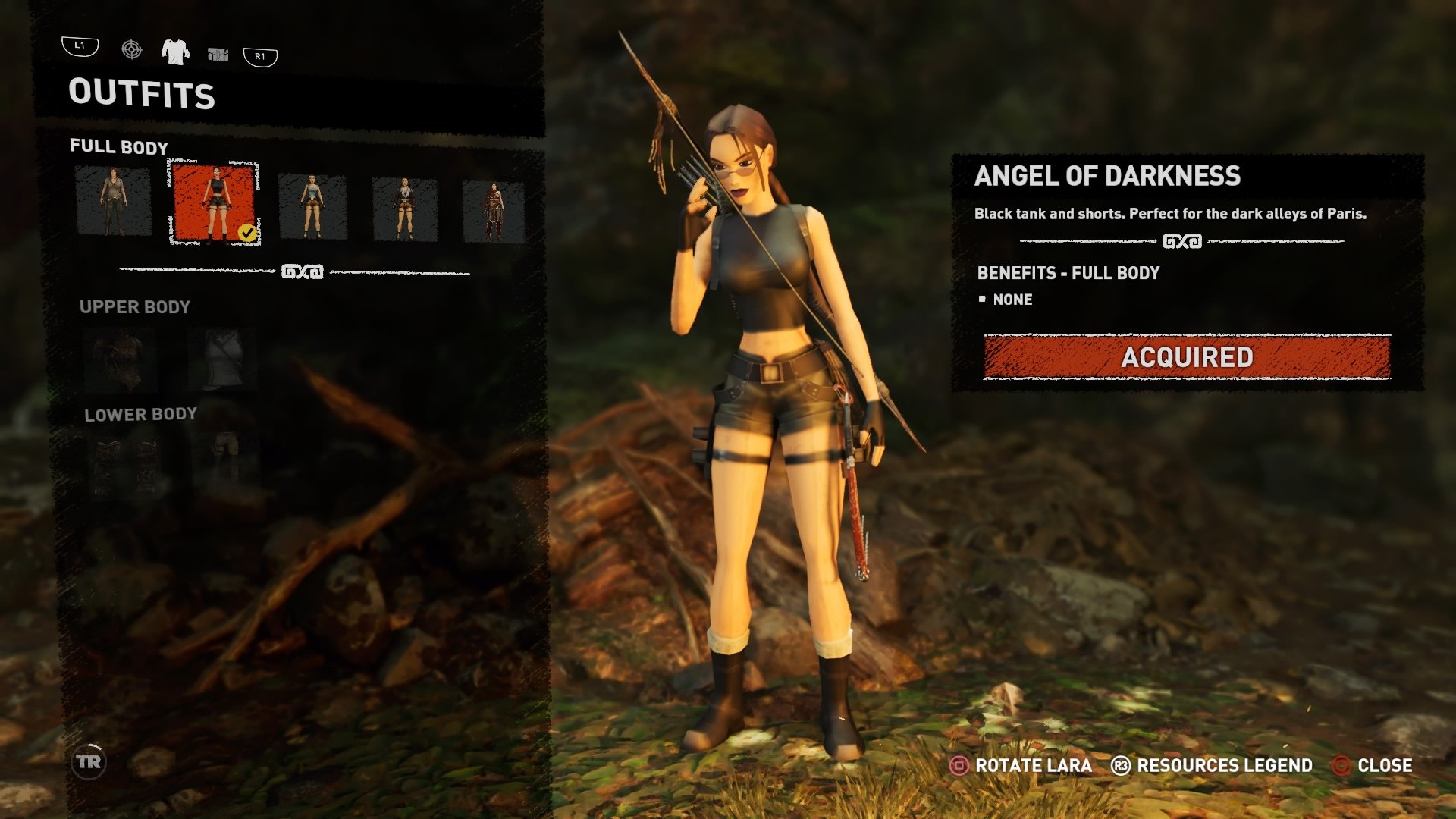1456x819 pixels.
Task: Switch to the chest inventory tab
Action: click(218, 54)
